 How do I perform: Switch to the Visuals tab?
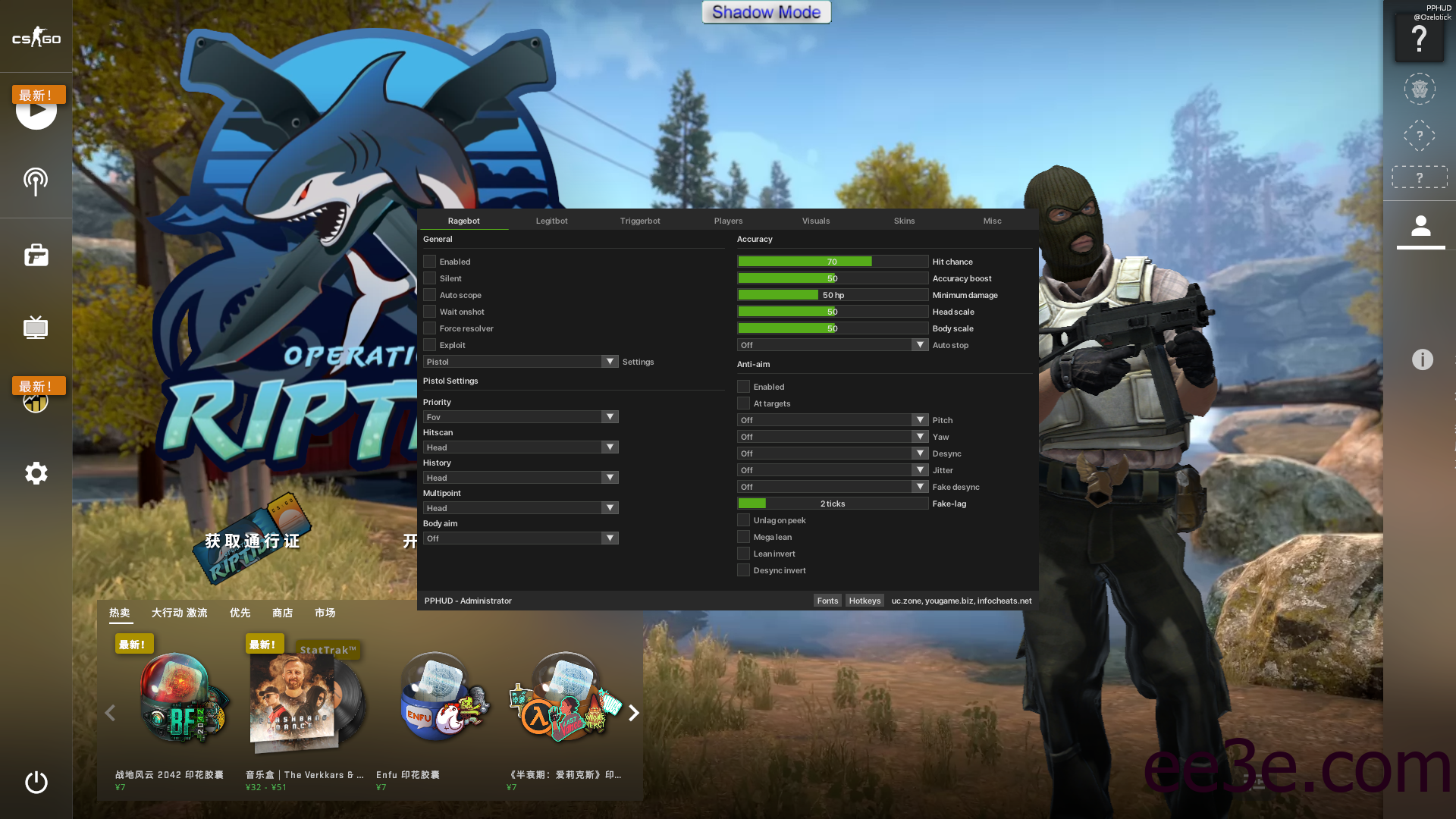(x=816, y=221)
